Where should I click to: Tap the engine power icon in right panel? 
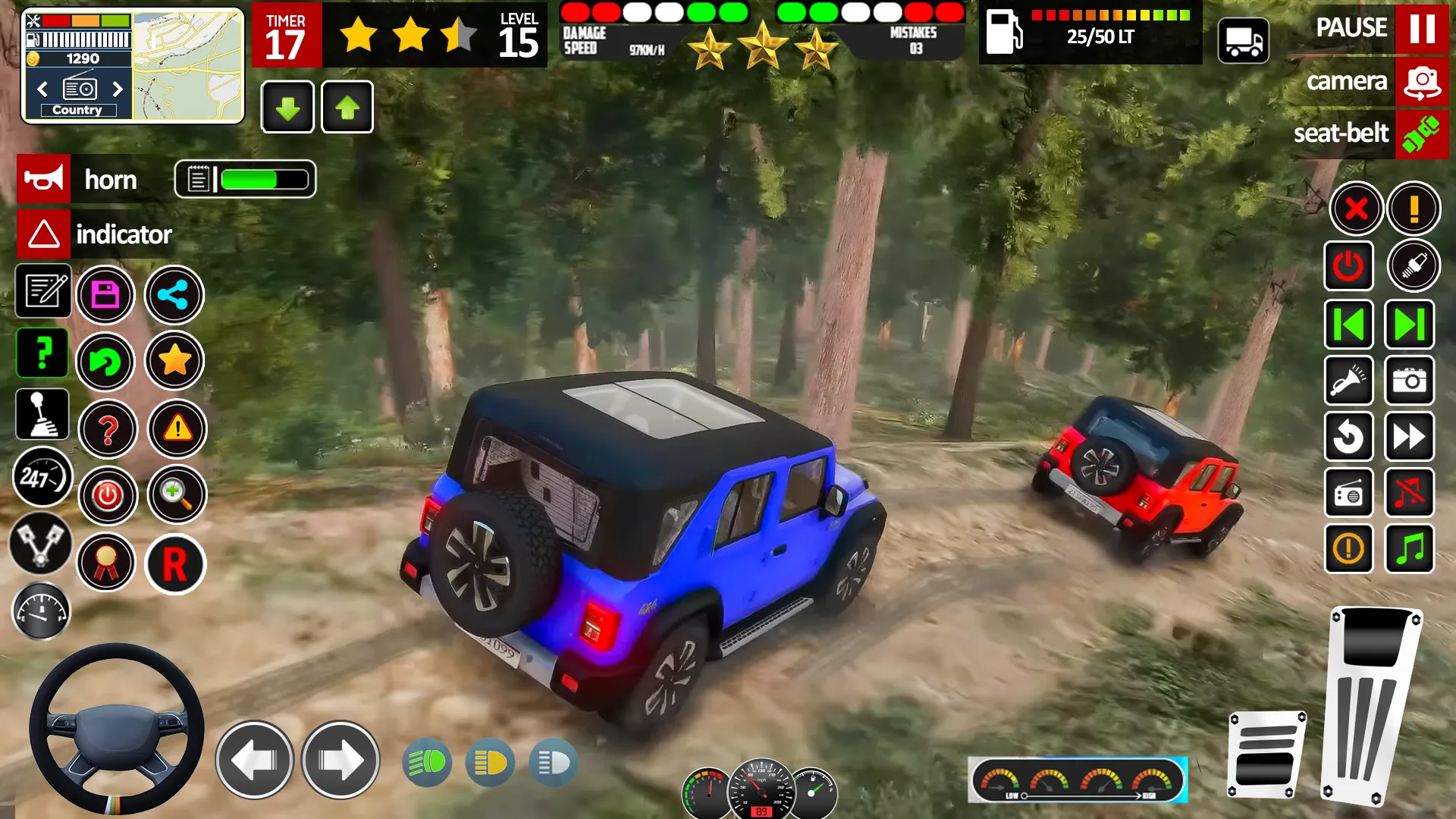1349,266
